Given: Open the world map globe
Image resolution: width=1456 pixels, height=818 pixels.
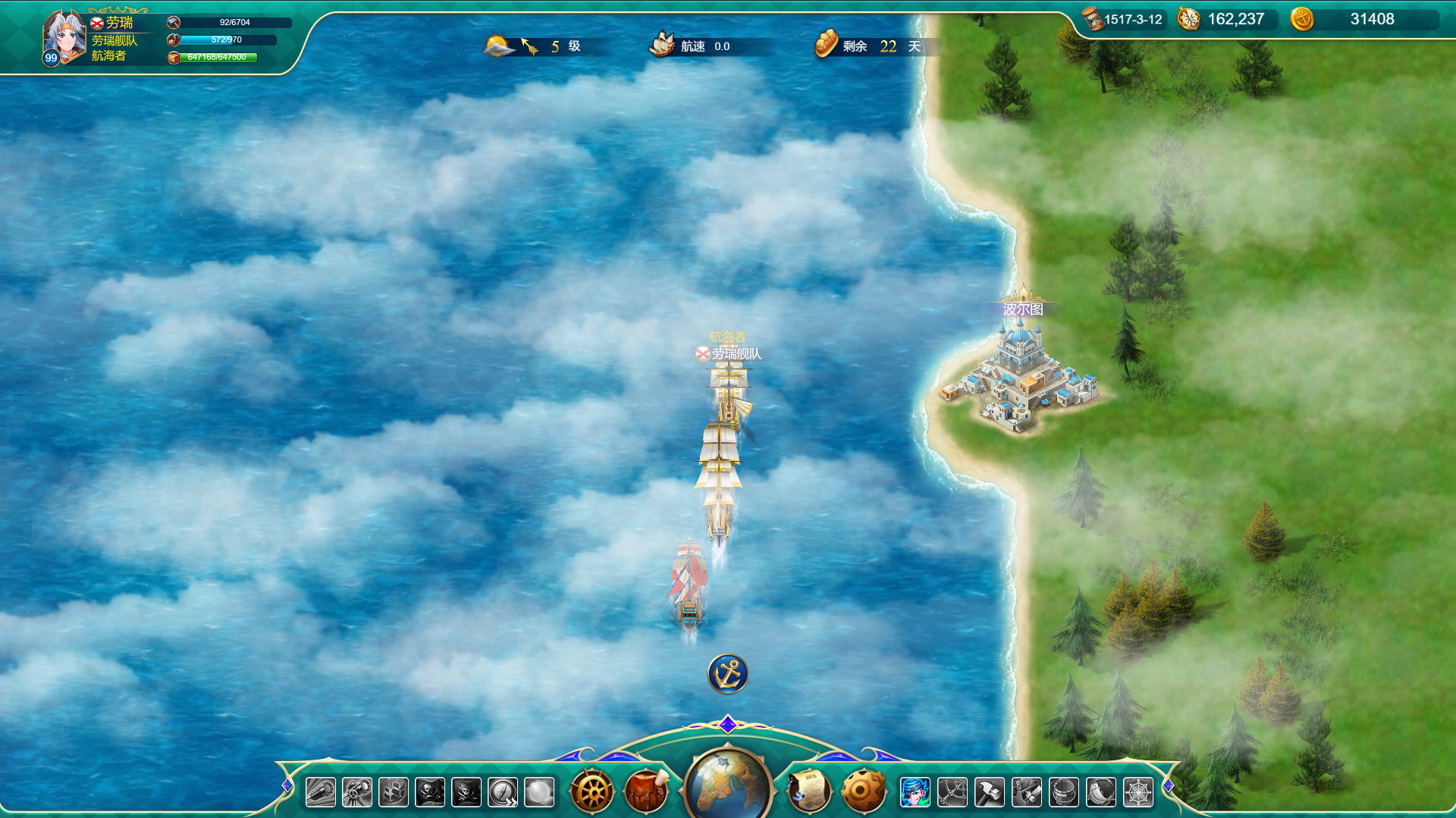Looking at the screenshot, I should point(728,785).
